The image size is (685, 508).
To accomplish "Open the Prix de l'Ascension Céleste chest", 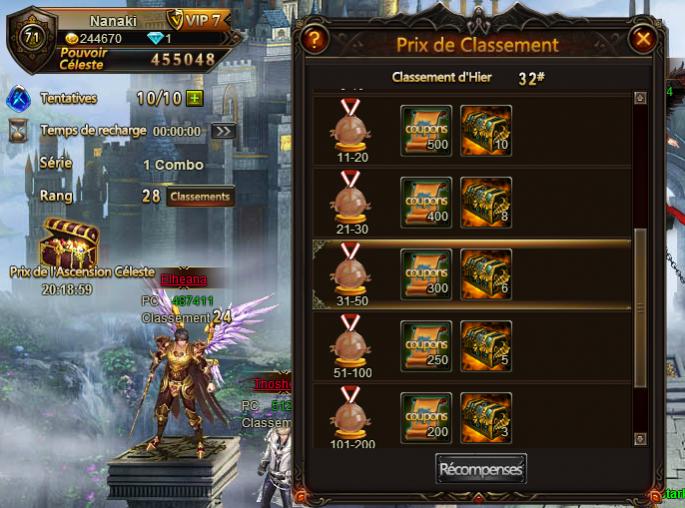I will [x=67, y=243].
